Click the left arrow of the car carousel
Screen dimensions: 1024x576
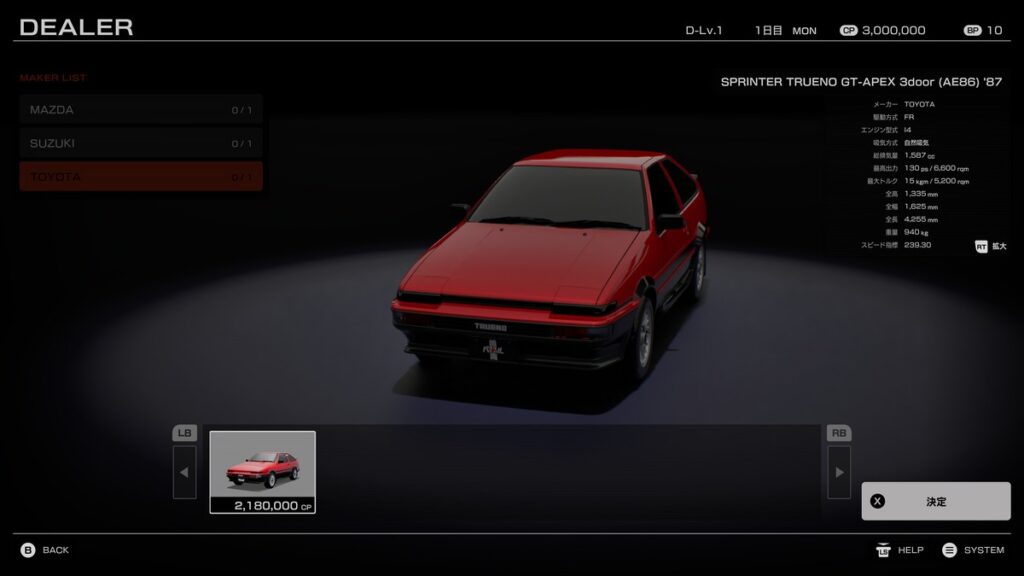pos(185,472)
